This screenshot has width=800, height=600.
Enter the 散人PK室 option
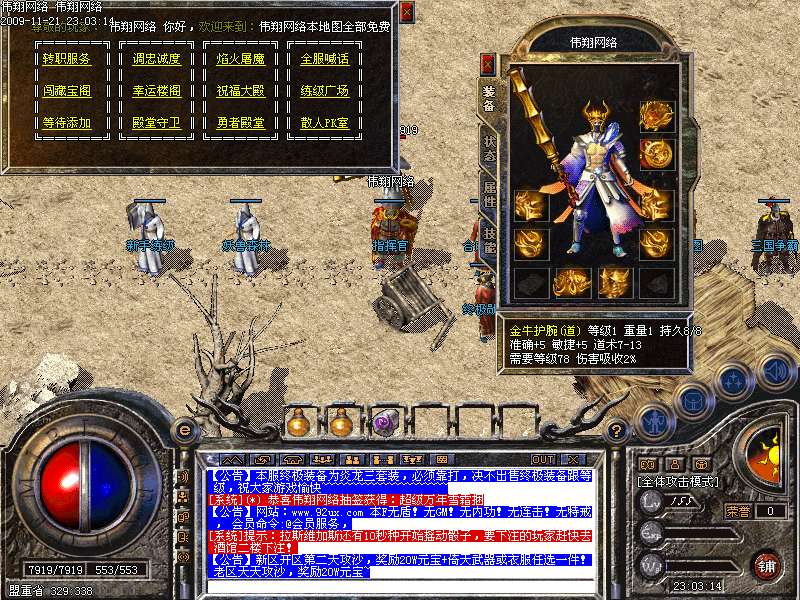(325, 123)
